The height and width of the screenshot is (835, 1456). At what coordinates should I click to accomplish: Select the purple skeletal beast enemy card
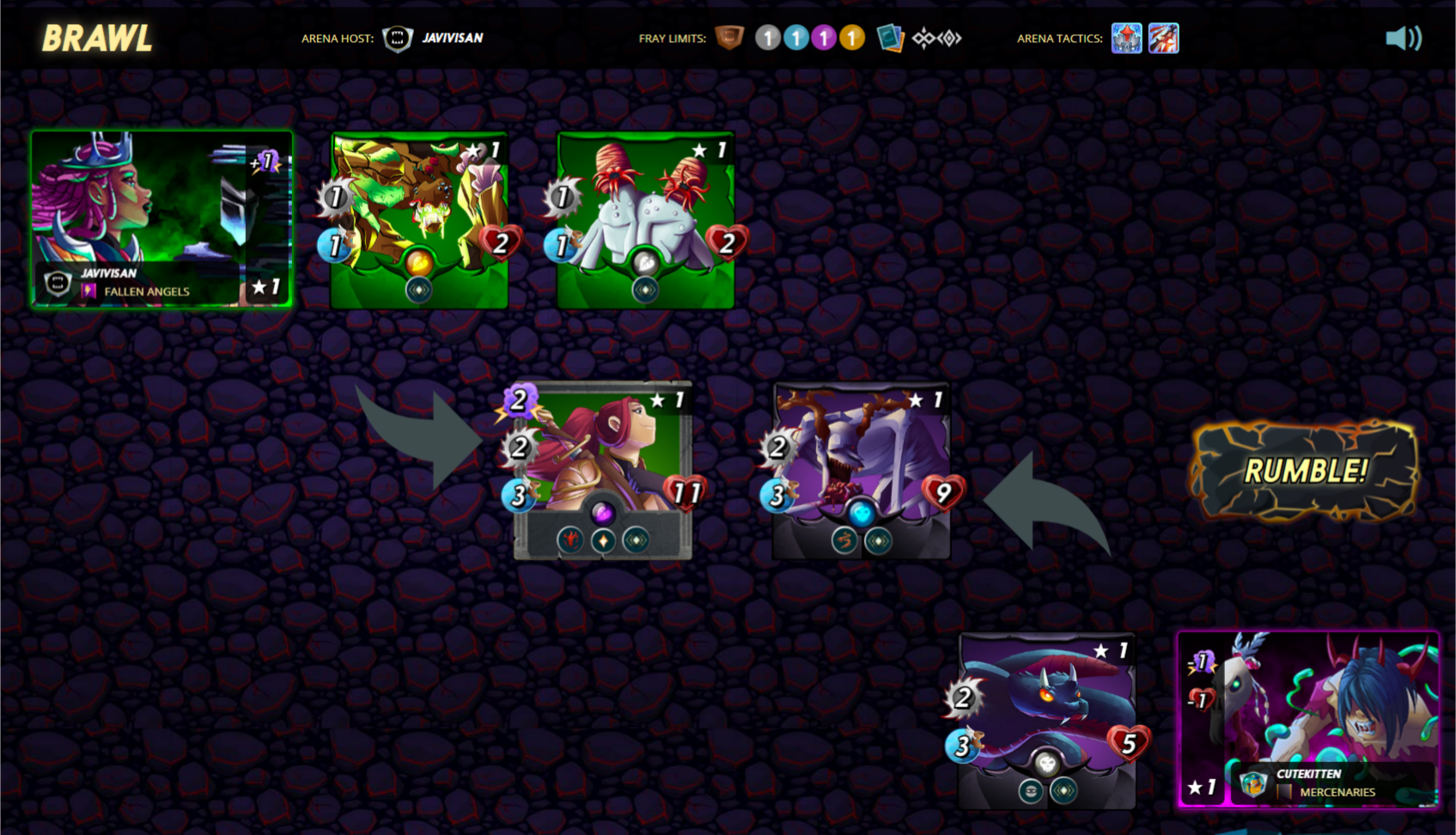coord(862,470)
